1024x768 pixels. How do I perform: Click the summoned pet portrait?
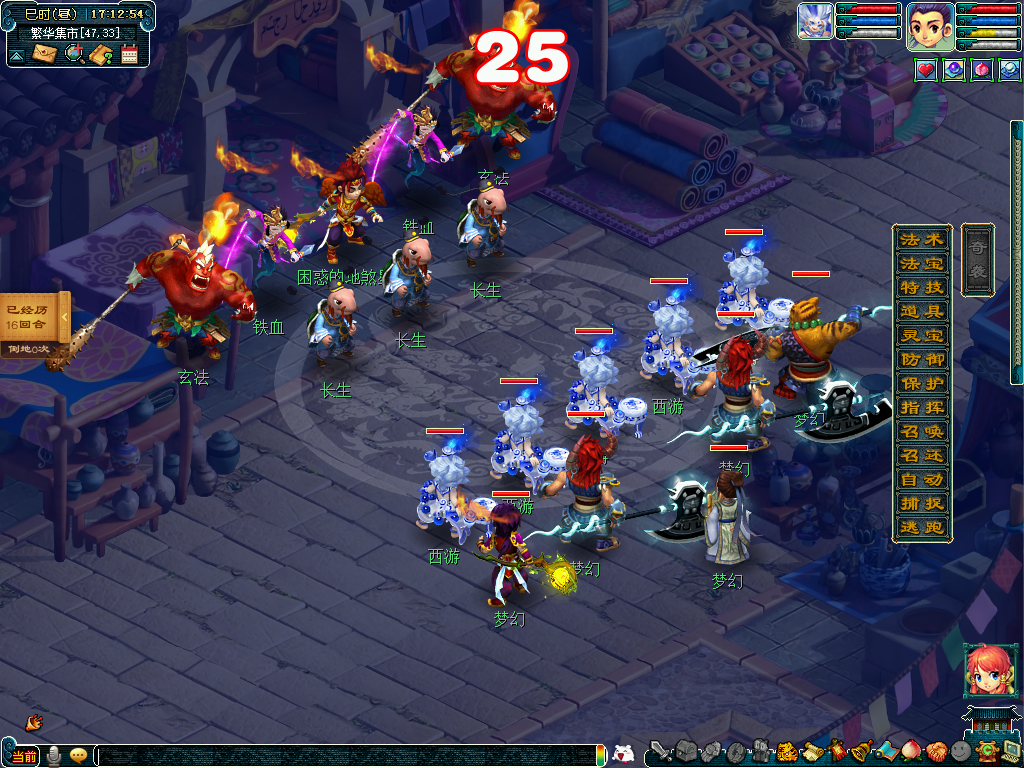point(815,21)
